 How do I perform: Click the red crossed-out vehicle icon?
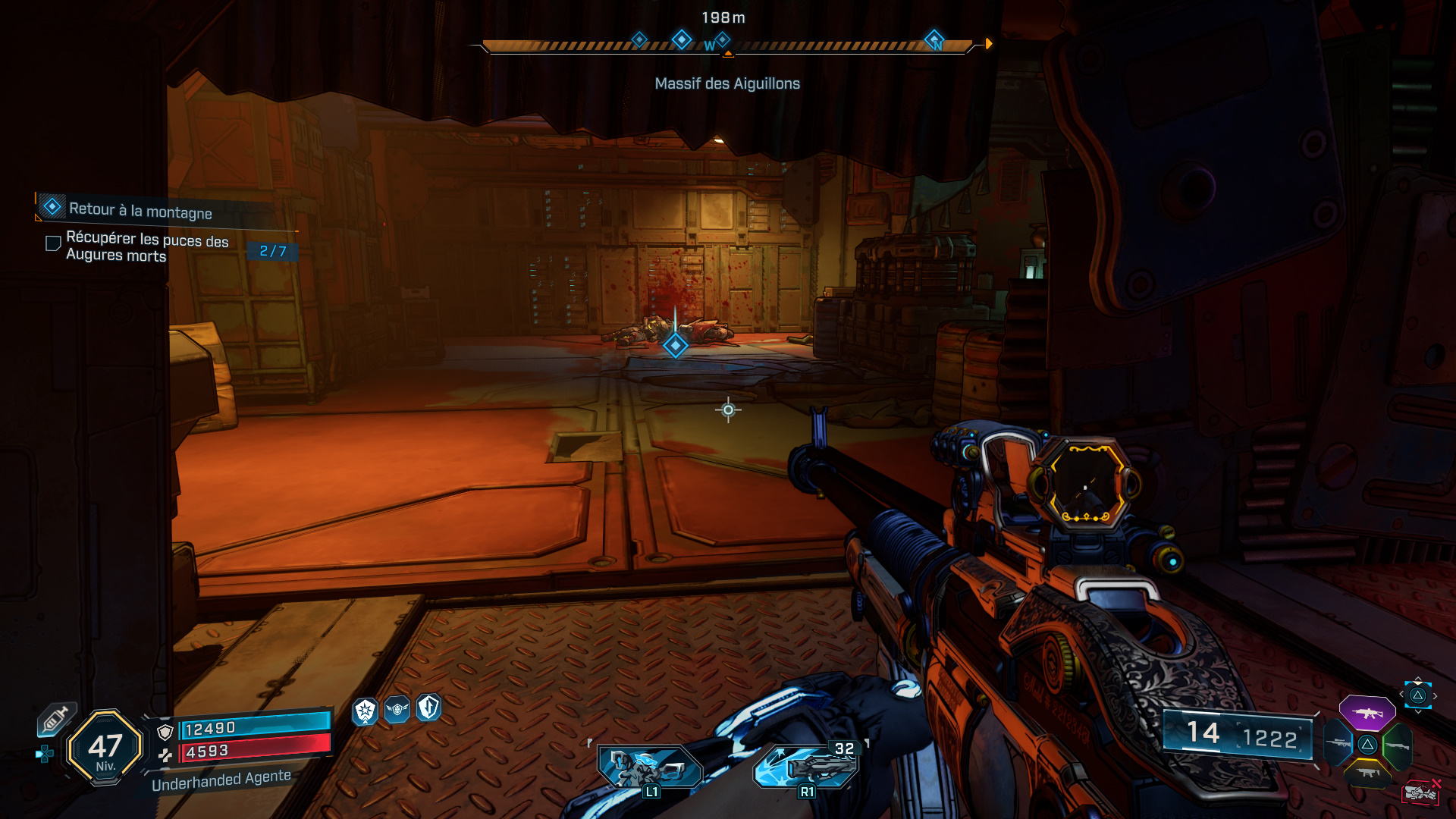[x=1421, y=792]
